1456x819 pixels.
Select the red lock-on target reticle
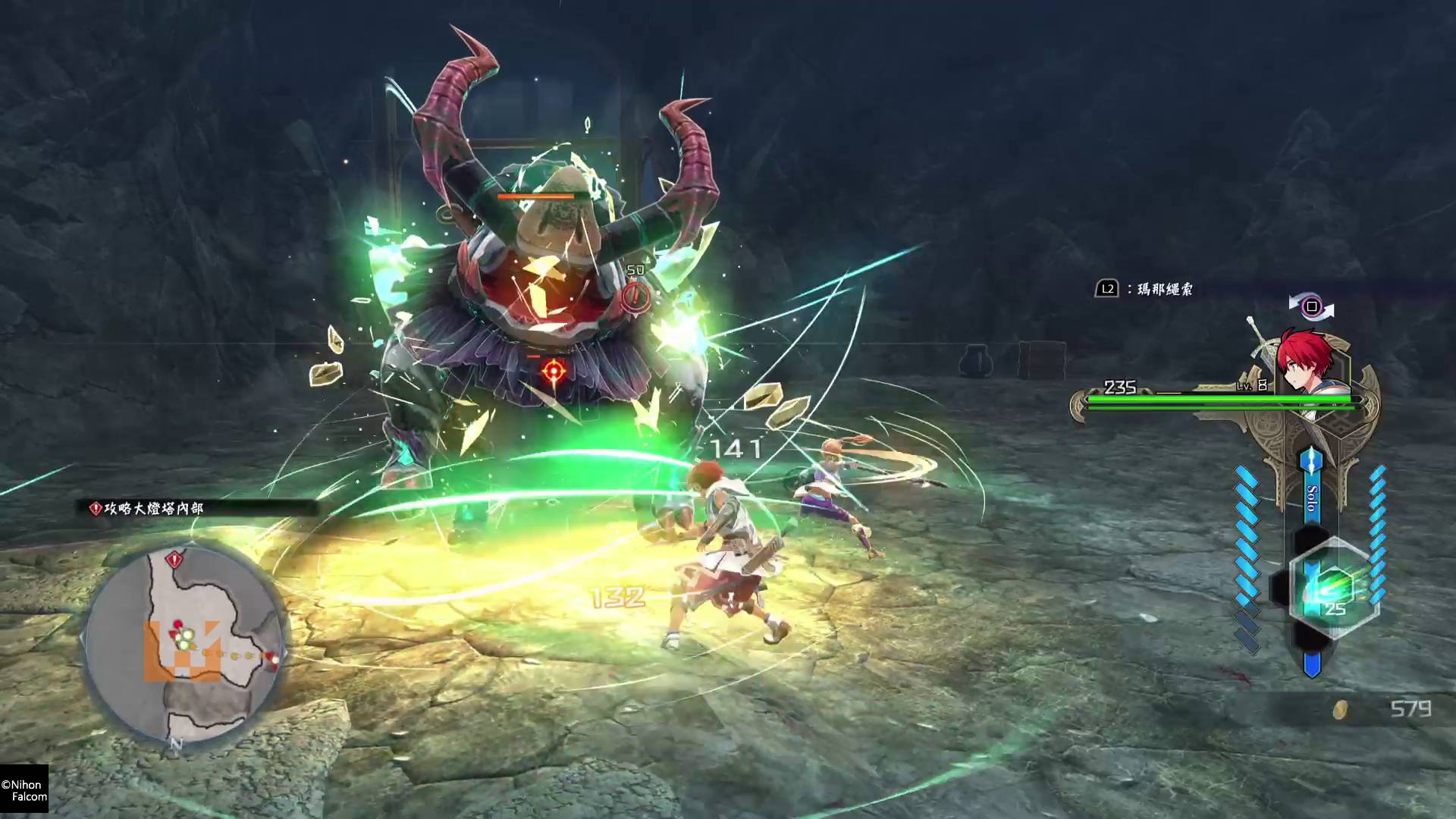click(x=553, y=372)
